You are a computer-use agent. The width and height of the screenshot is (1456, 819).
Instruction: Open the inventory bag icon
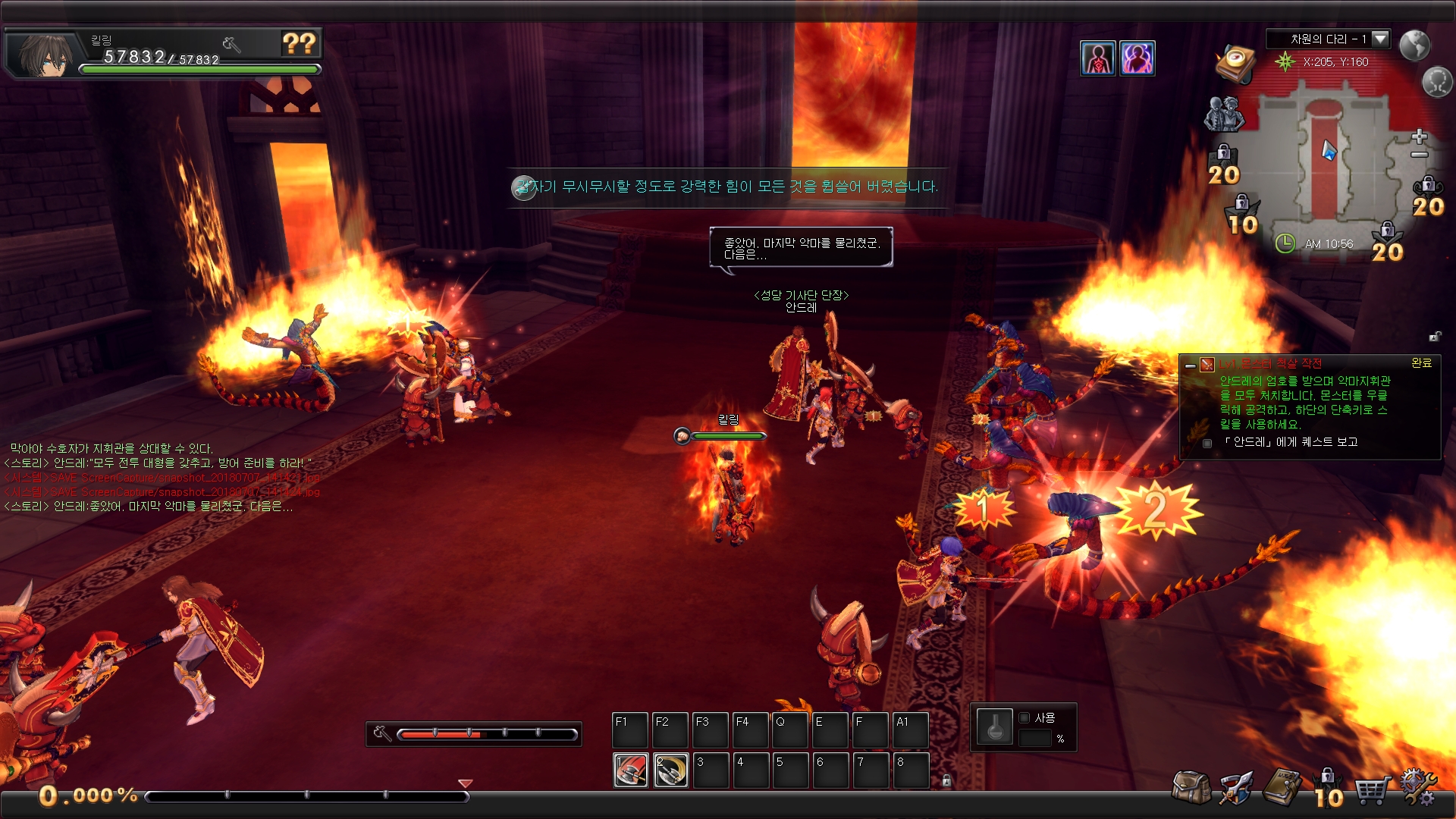click(x=1191, y=789)
